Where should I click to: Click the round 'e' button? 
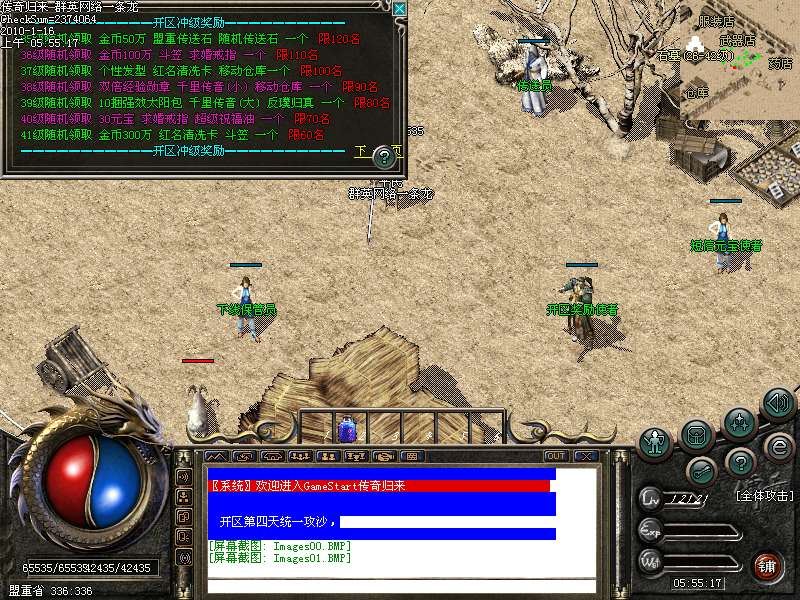pos(779,446)
